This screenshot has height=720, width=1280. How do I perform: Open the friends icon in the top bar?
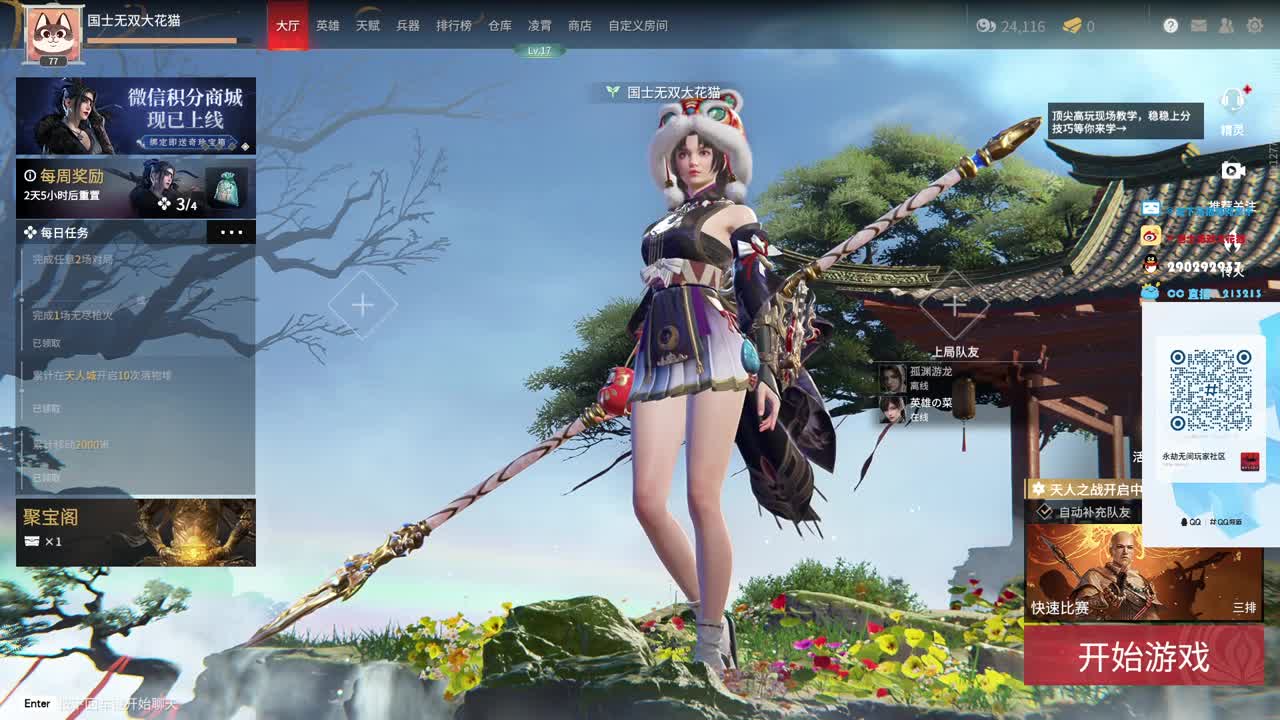(1225, 25)
